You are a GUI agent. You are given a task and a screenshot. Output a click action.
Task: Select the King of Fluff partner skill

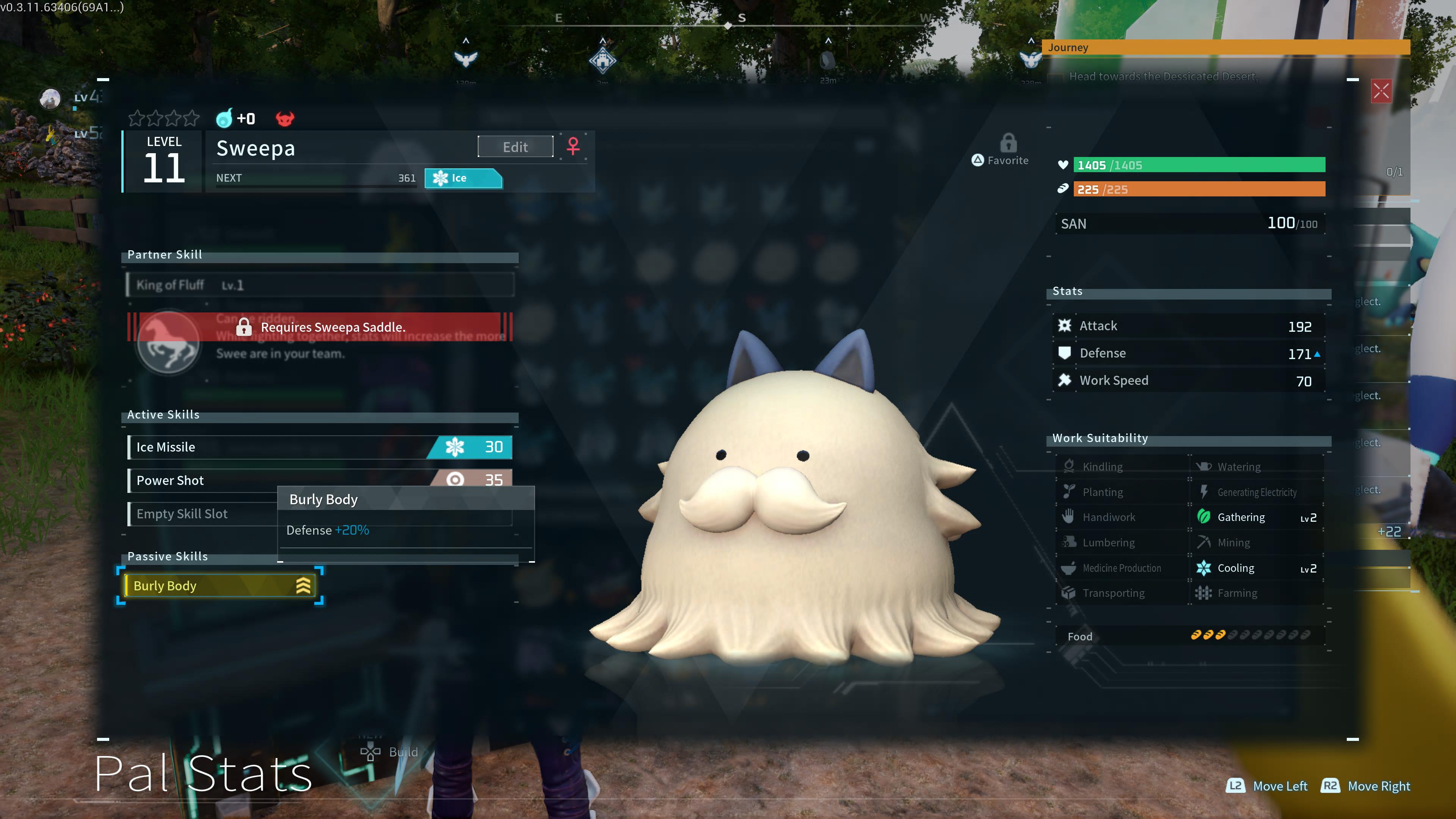tap(320, 285)
